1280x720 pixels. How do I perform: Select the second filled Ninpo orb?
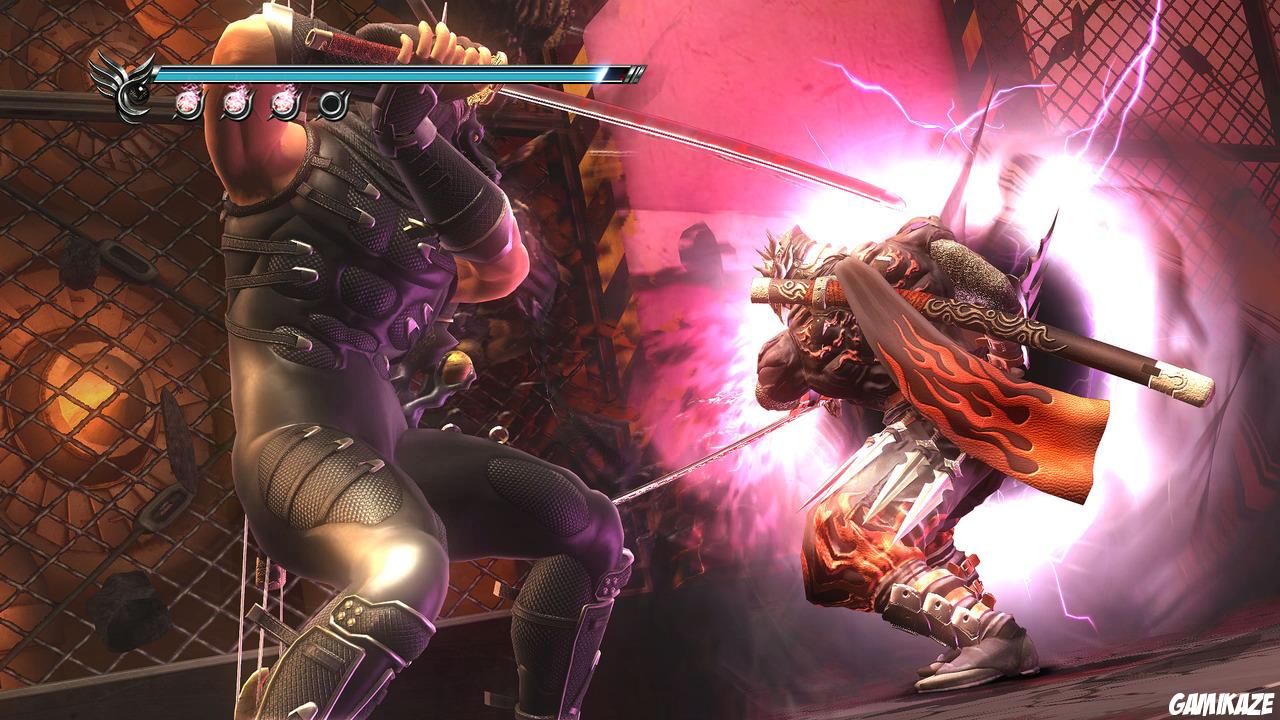tap(235, 103)
